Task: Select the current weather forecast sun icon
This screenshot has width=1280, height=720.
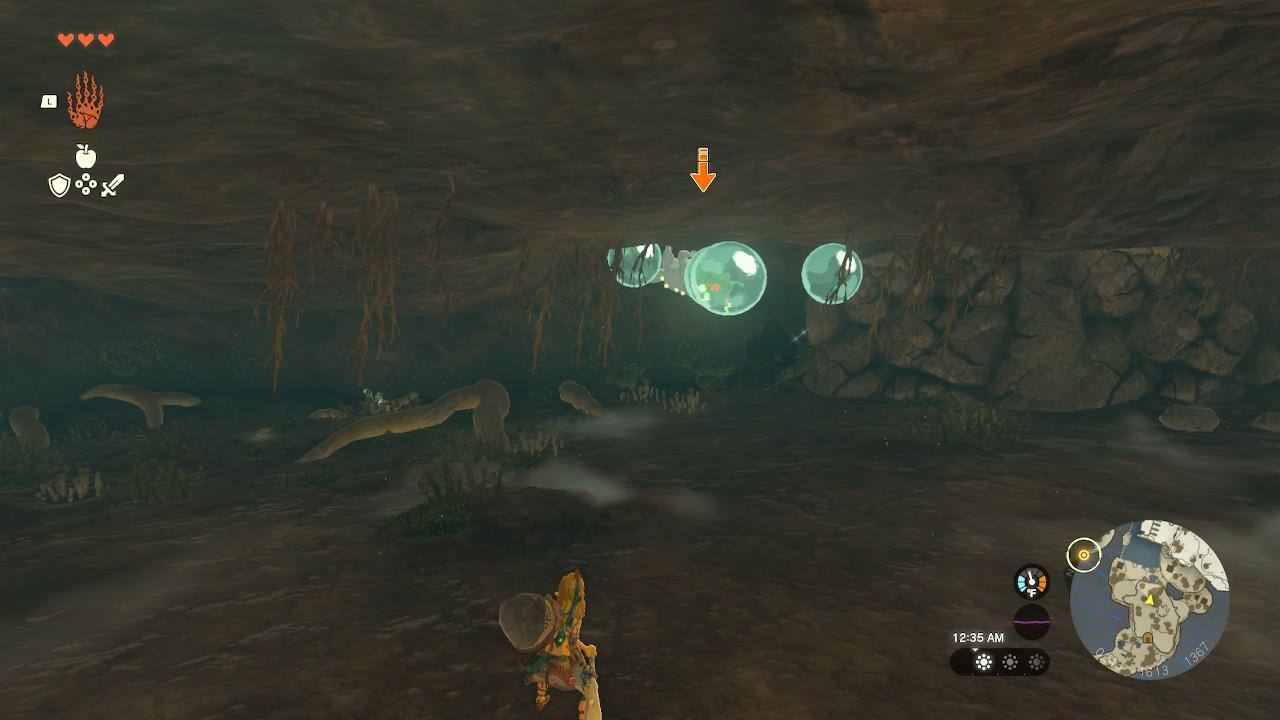Action: tap(984, 662)
